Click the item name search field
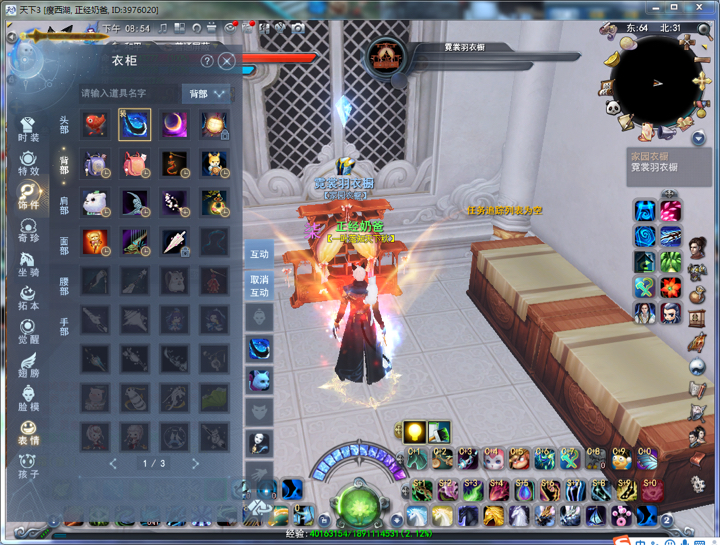Screen dimensions: 720x545 tap(128, 93)
